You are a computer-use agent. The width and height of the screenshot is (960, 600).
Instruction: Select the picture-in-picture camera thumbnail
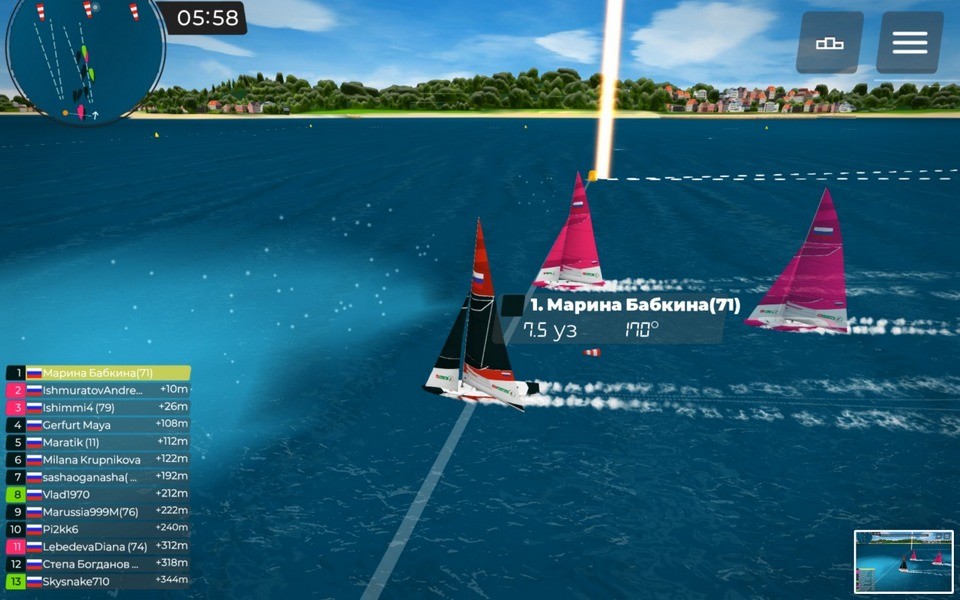[904, 561]
